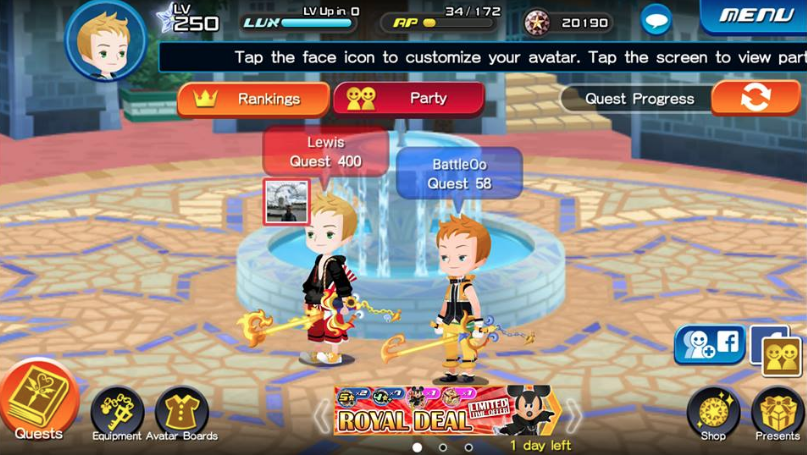View Lewis's profile picture thumbnail
Image resolution: width=807 pixels, height=455 pixels.
pyautogui.click(x=287, y=201)
